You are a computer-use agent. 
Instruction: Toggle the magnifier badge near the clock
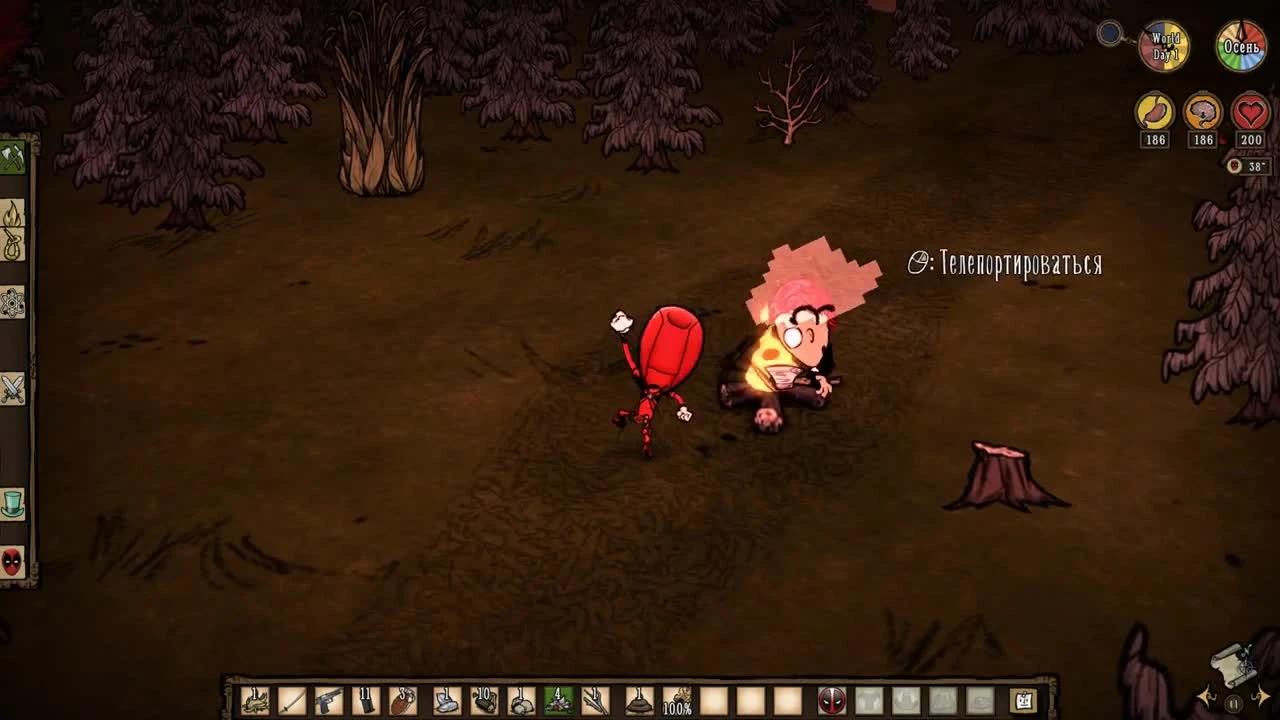pyautogui.click(x=1110, y=33)
